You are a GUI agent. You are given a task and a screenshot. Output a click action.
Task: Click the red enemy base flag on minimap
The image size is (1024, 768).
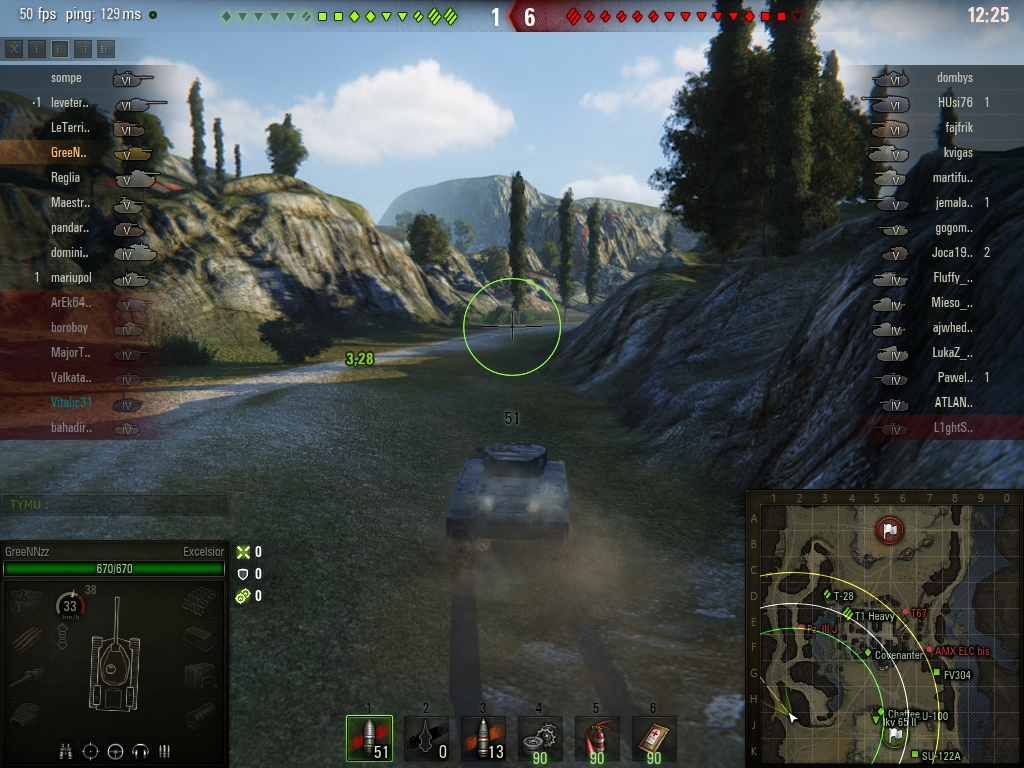pyautogui.click(x=889, y=529)
